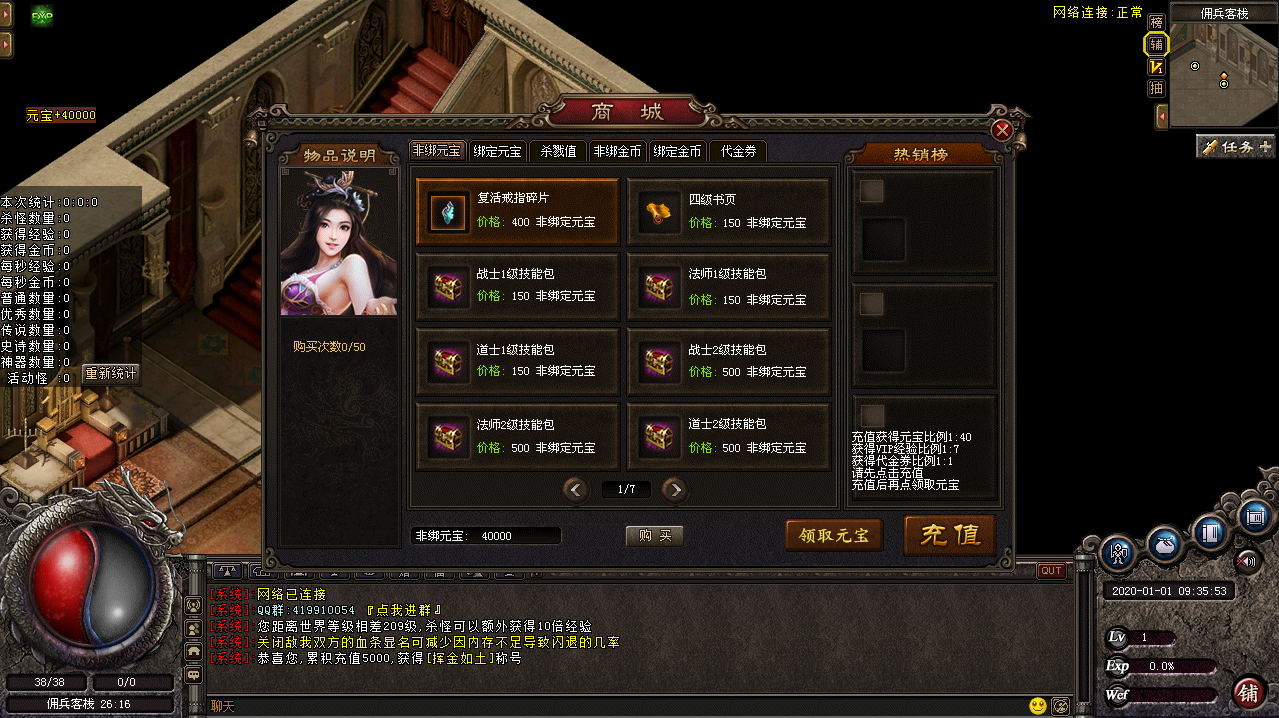The image size is (1279, 718).
Task: Click the 购买 buy button
Action: click(655, 536)
